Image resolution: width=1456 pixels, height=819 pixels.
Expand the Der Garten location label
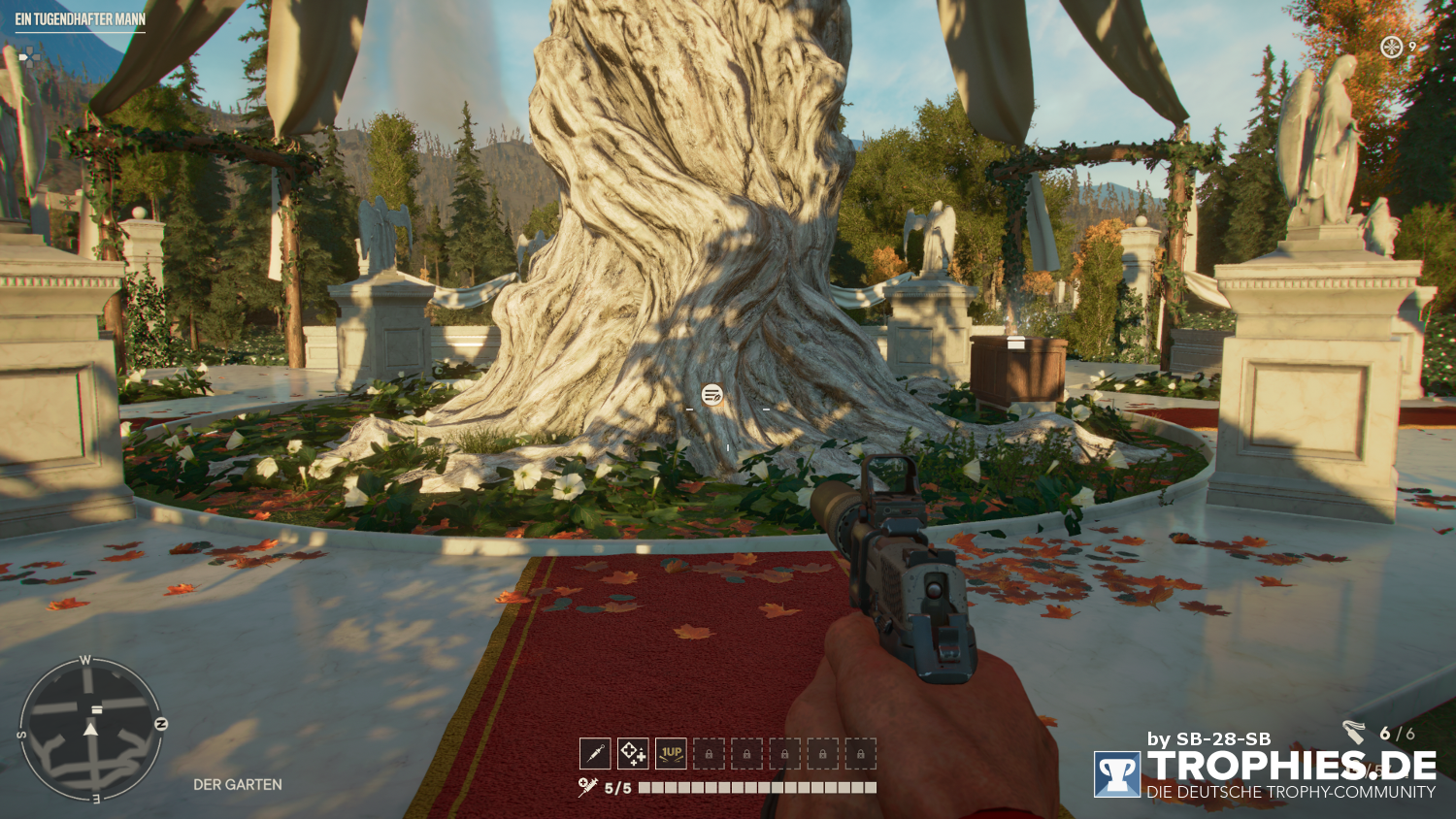pos(239,782)
